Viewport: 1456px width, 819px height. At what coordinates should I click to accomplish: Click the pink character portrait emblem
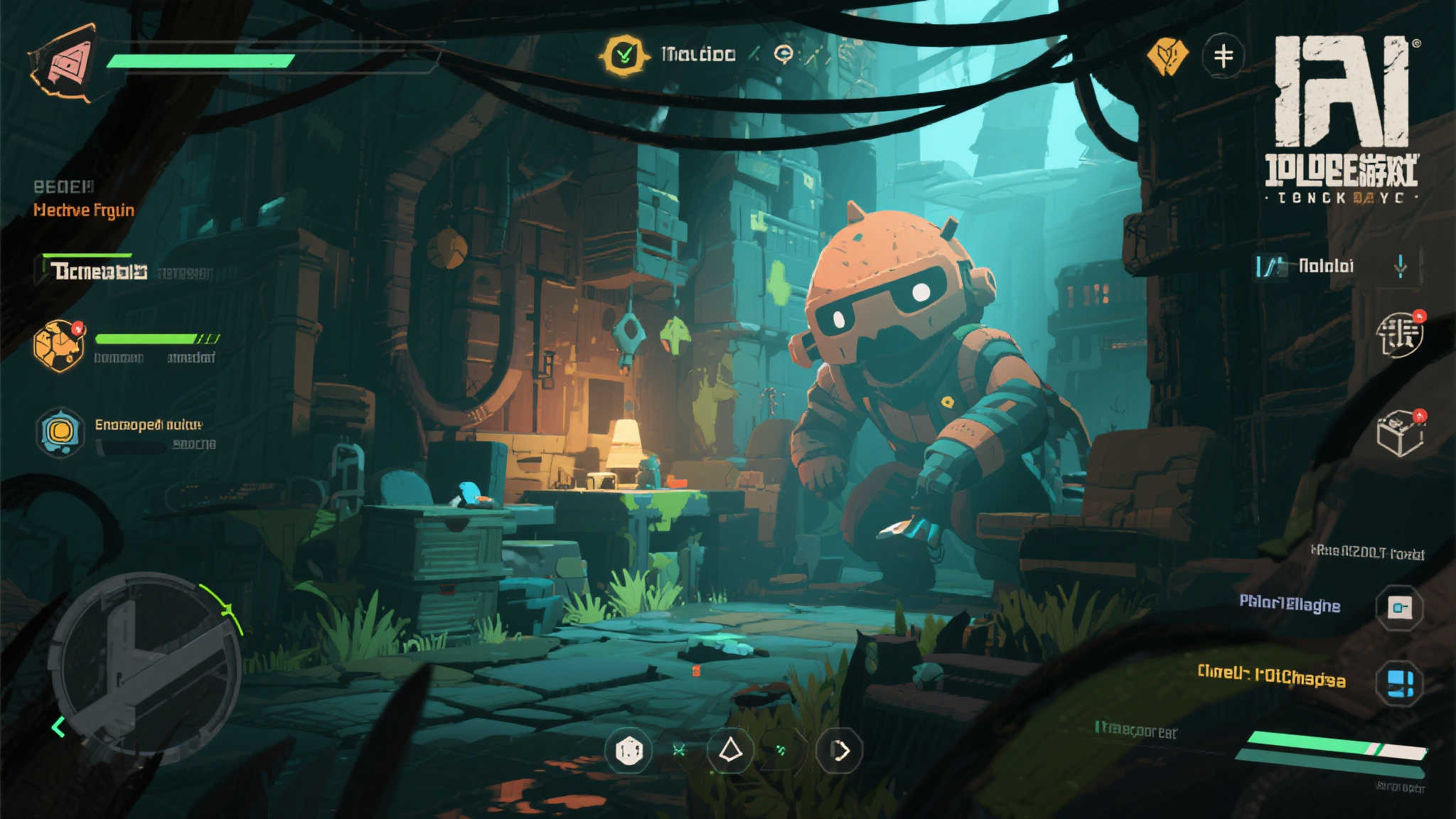click(65, 62)
